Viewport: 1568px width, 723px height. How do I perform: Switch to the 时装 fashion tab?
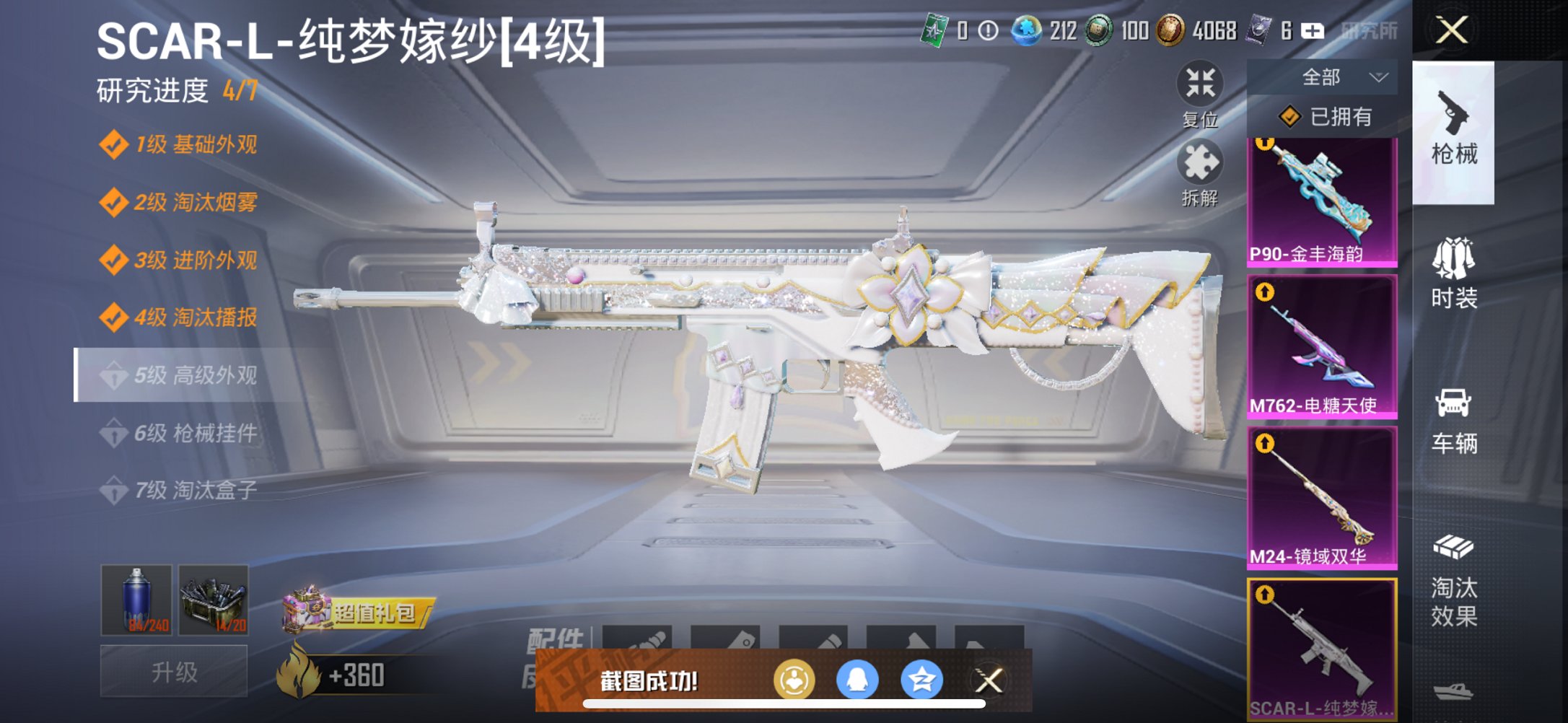pyautogui.click(x=1453, y=274)
